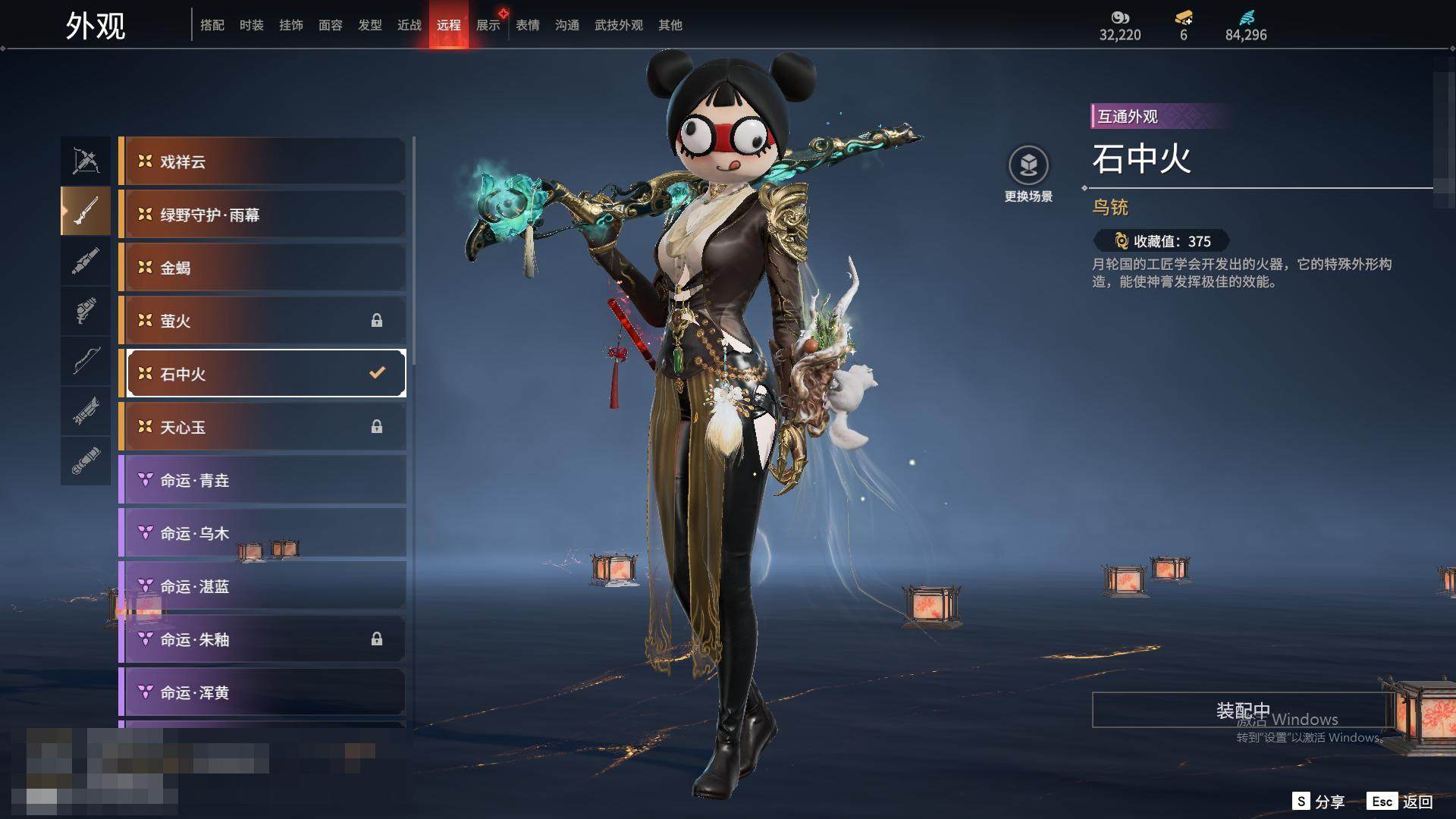Select the locked 萤火 skin
Viewport: 1456px width, 819px height.
(x=262, y=321)
